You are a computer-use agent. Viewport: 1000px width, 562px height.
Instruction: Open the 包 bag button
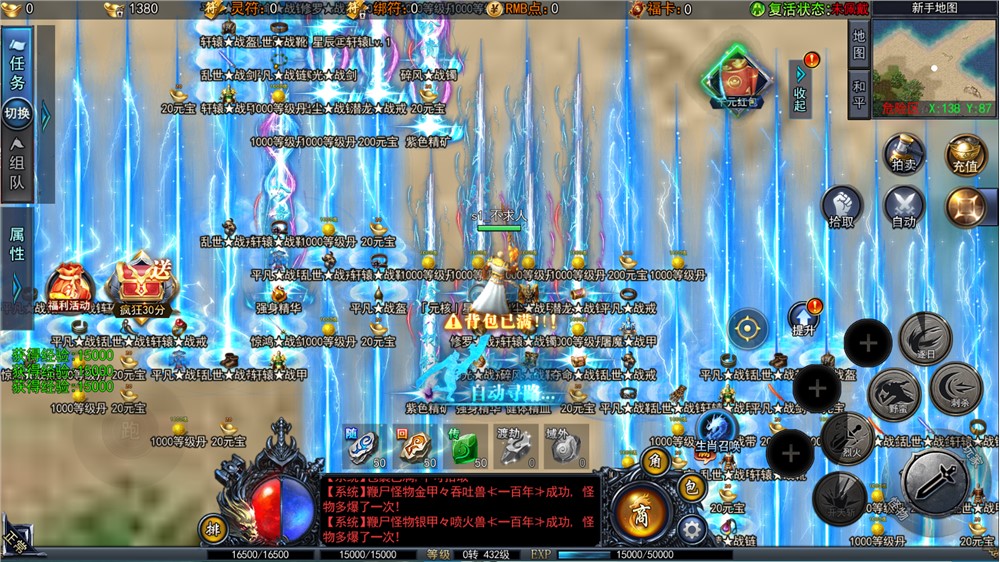(689, 487)
